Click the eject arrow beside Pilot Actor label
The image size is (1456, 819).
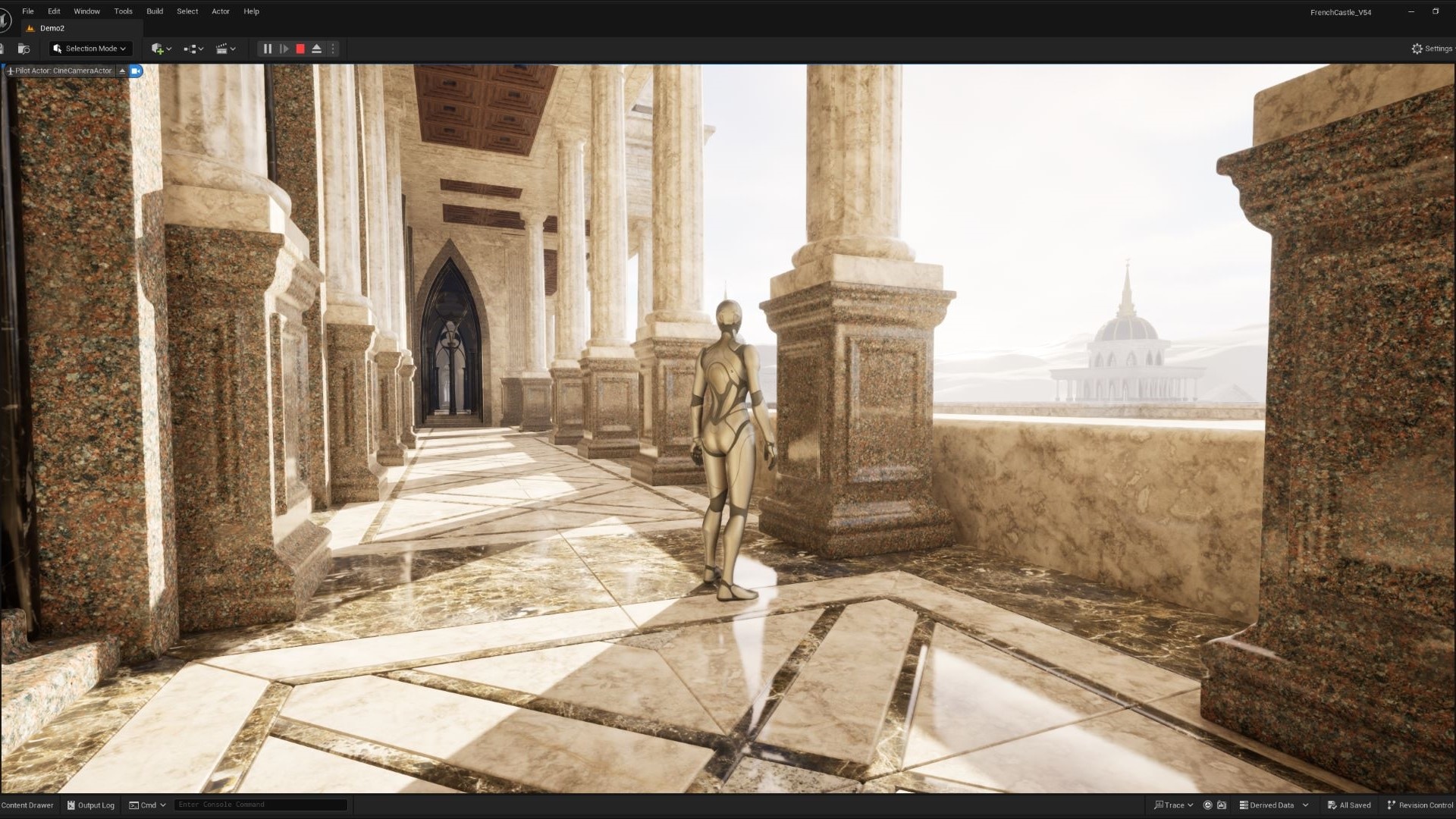point(122,71)
